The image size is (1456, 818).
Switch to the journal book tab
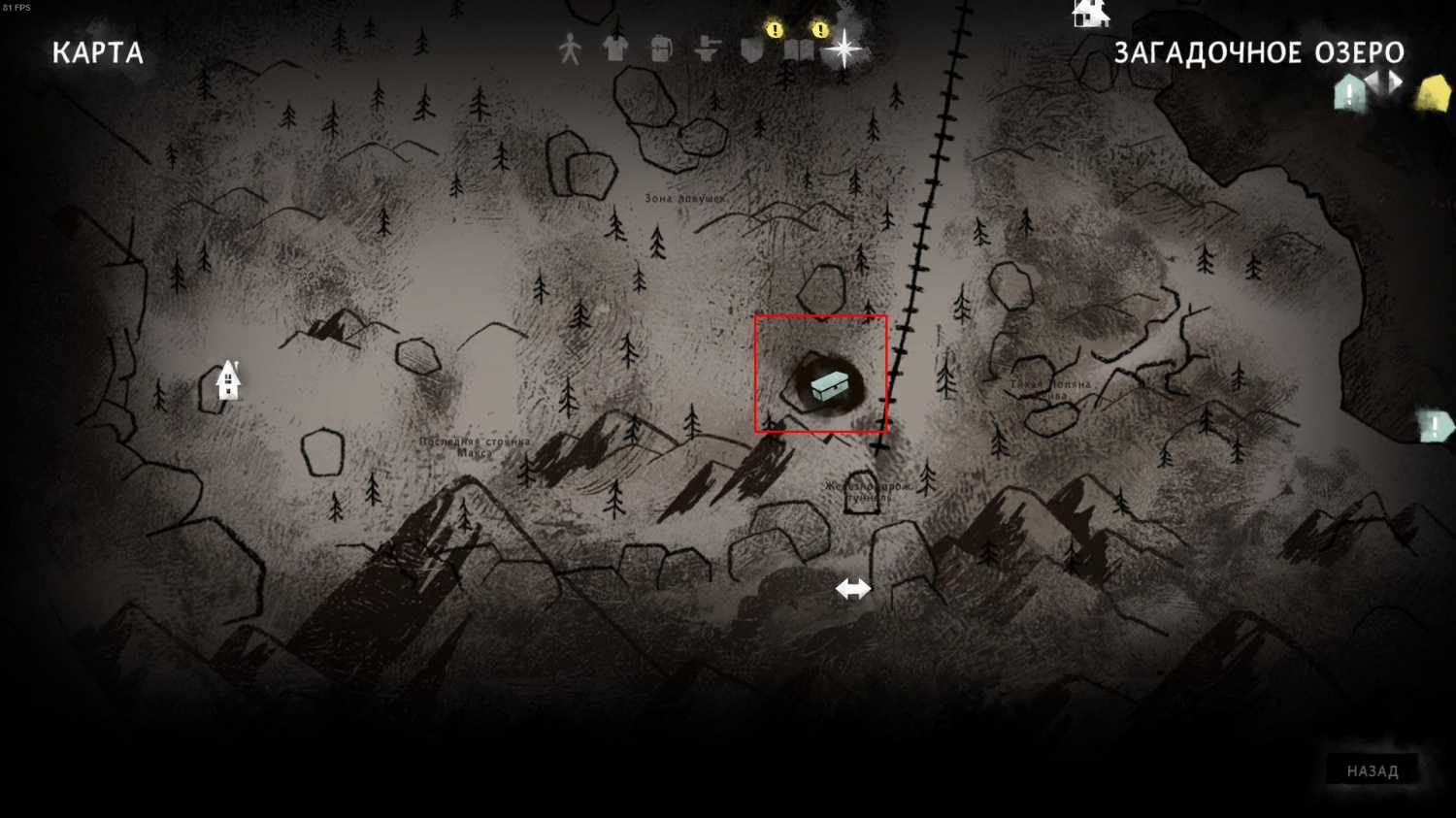click(799, 49)
